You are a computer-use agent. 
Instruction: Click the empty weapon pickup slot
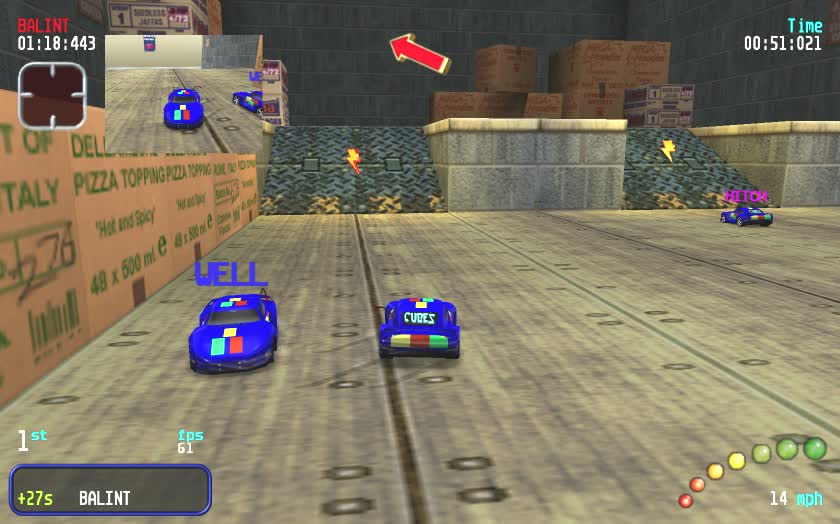click(x=52, y=96)
